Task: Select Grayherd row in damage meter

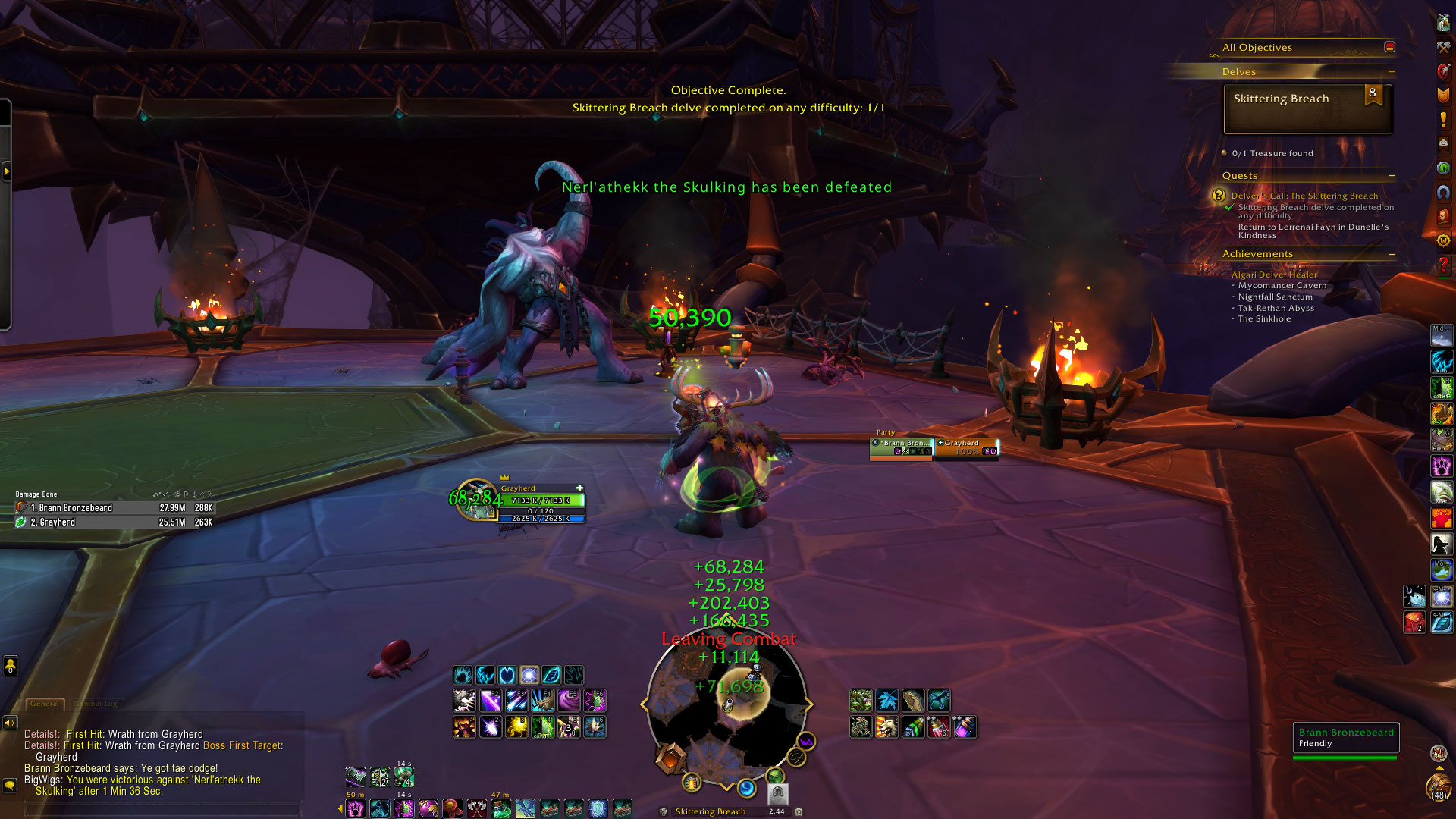Action: click(x=114, y=522)
